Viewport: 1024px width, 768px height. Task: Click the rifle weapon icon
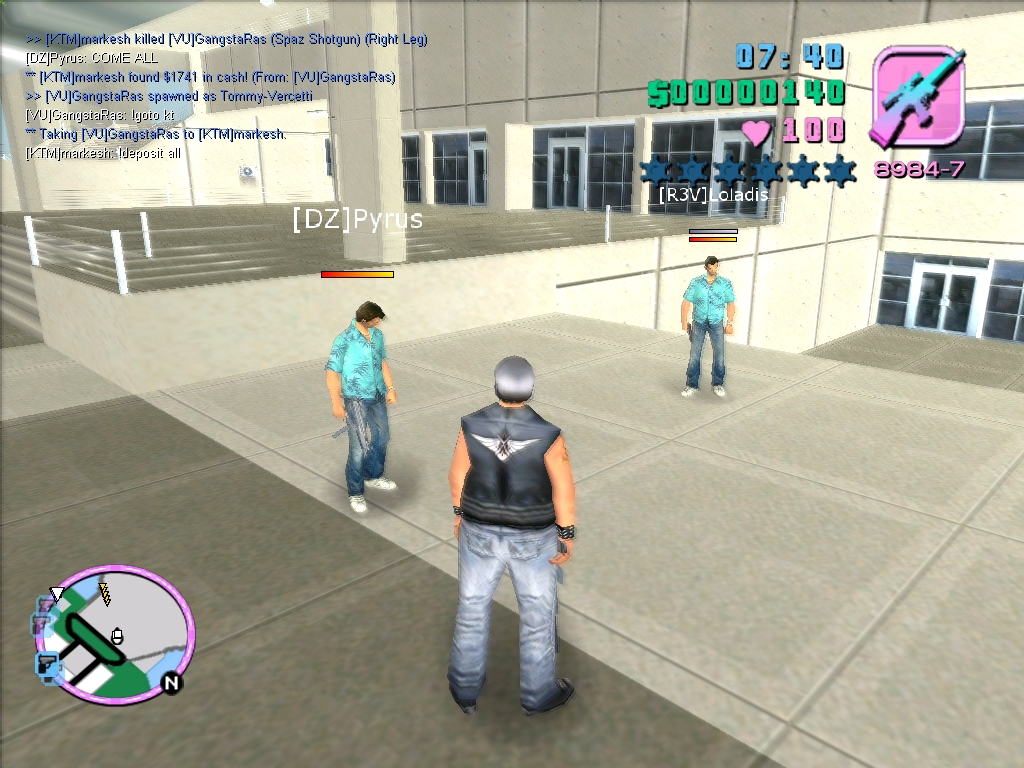coord(918,99)
